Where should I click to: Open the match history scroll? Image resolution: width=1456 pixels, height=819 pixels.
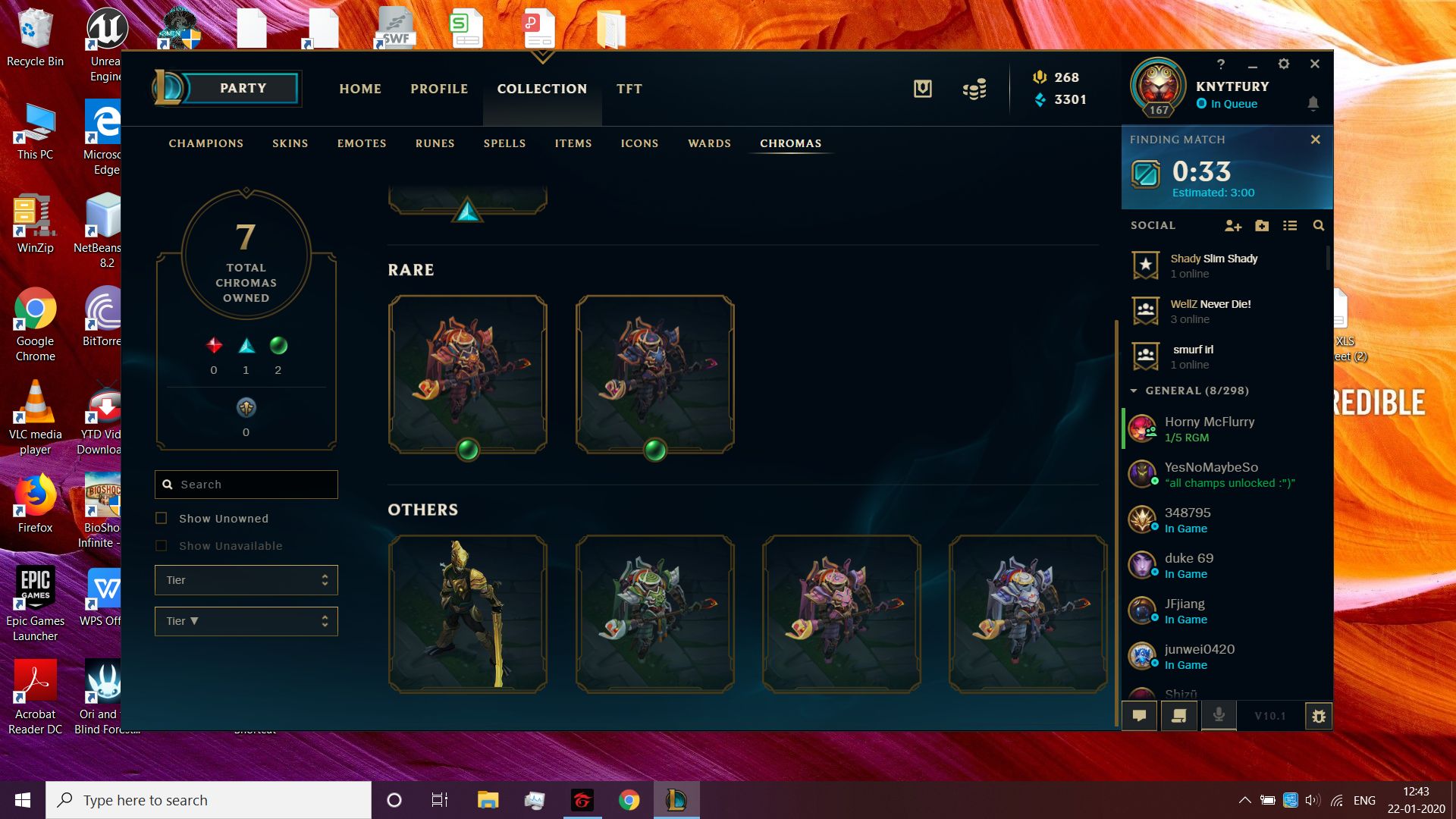tap(1179, 715)
